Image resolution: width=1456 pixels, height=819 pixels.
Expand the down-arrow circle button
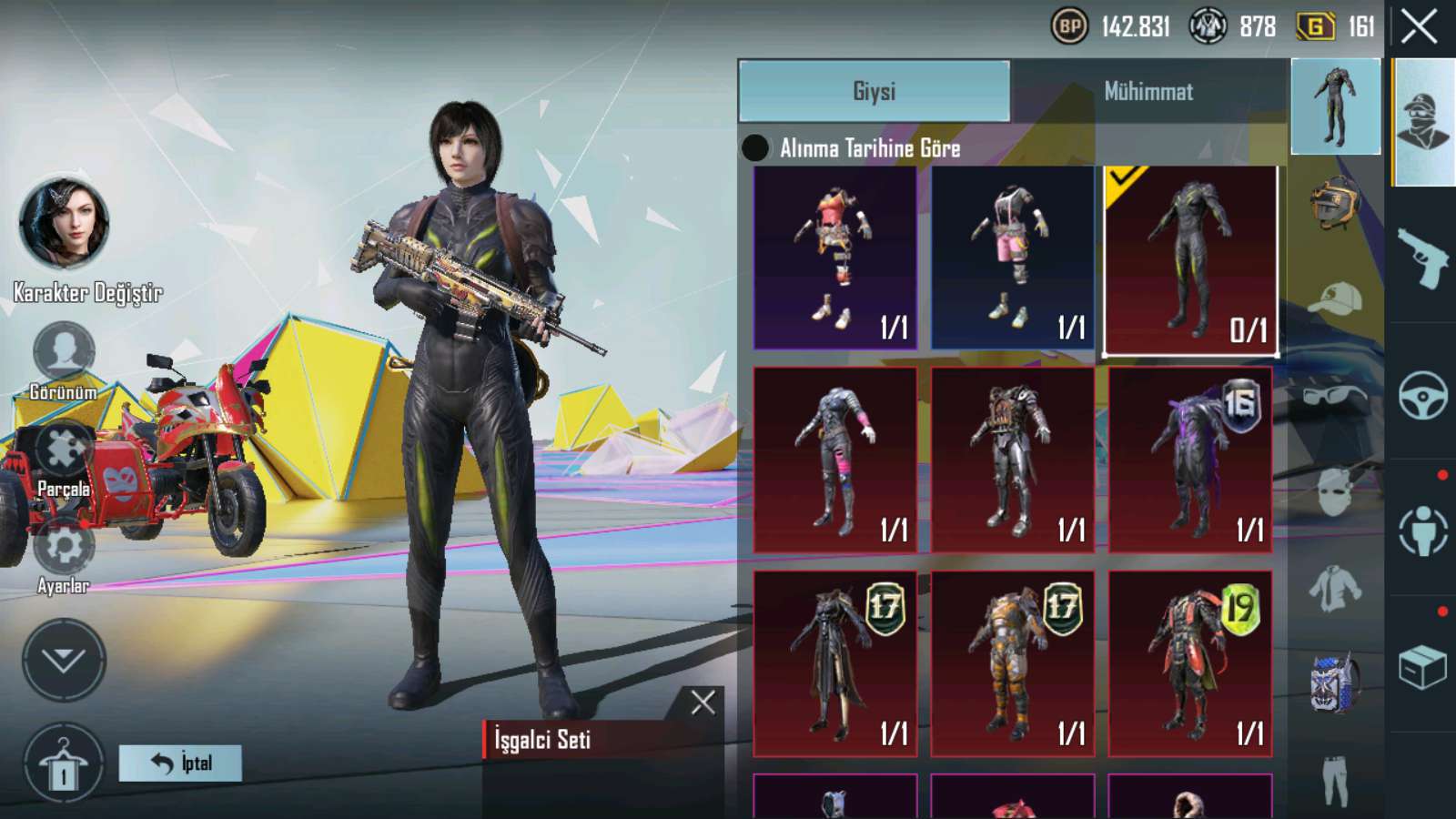tap(64, 660)
